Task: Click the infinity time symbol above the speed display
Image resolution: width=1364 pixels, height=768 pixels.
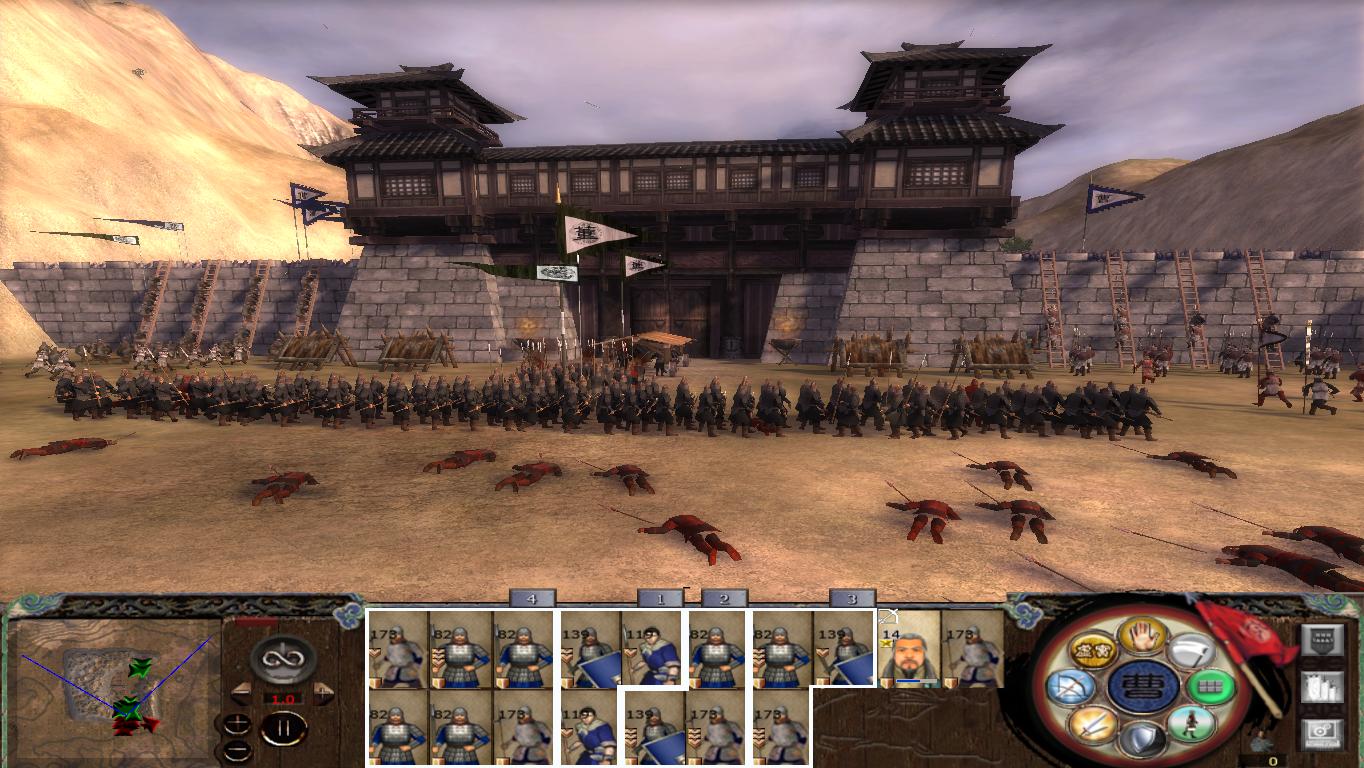Action: point(282,659)
